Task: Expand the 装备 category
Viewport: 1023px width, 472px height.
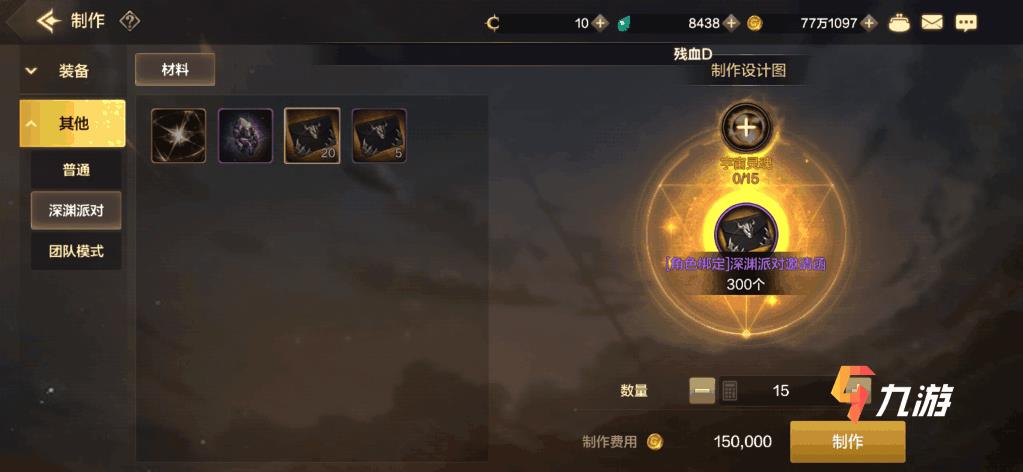Action: 72,71
